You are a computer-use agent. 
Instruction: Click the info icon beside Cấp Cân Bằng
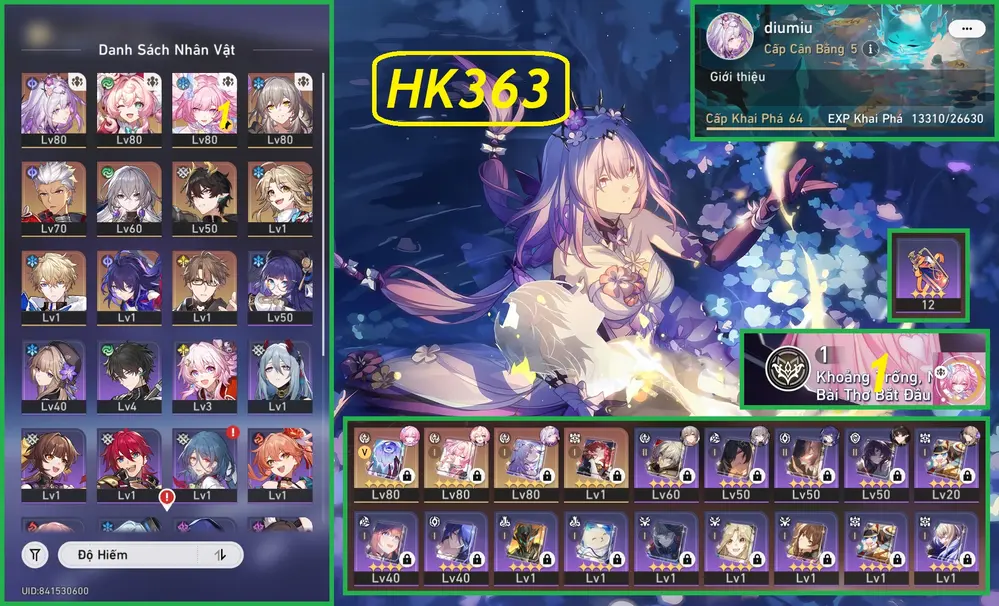point(870,48)
